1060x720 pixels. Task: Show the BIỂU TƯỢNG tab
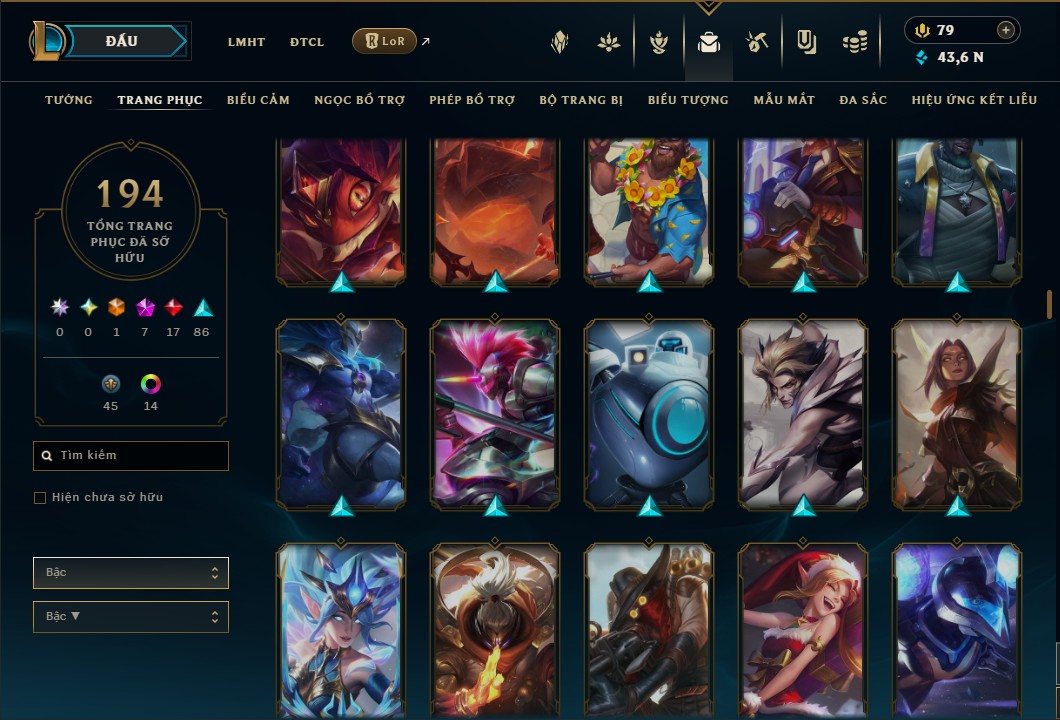(x=688, y=100)
